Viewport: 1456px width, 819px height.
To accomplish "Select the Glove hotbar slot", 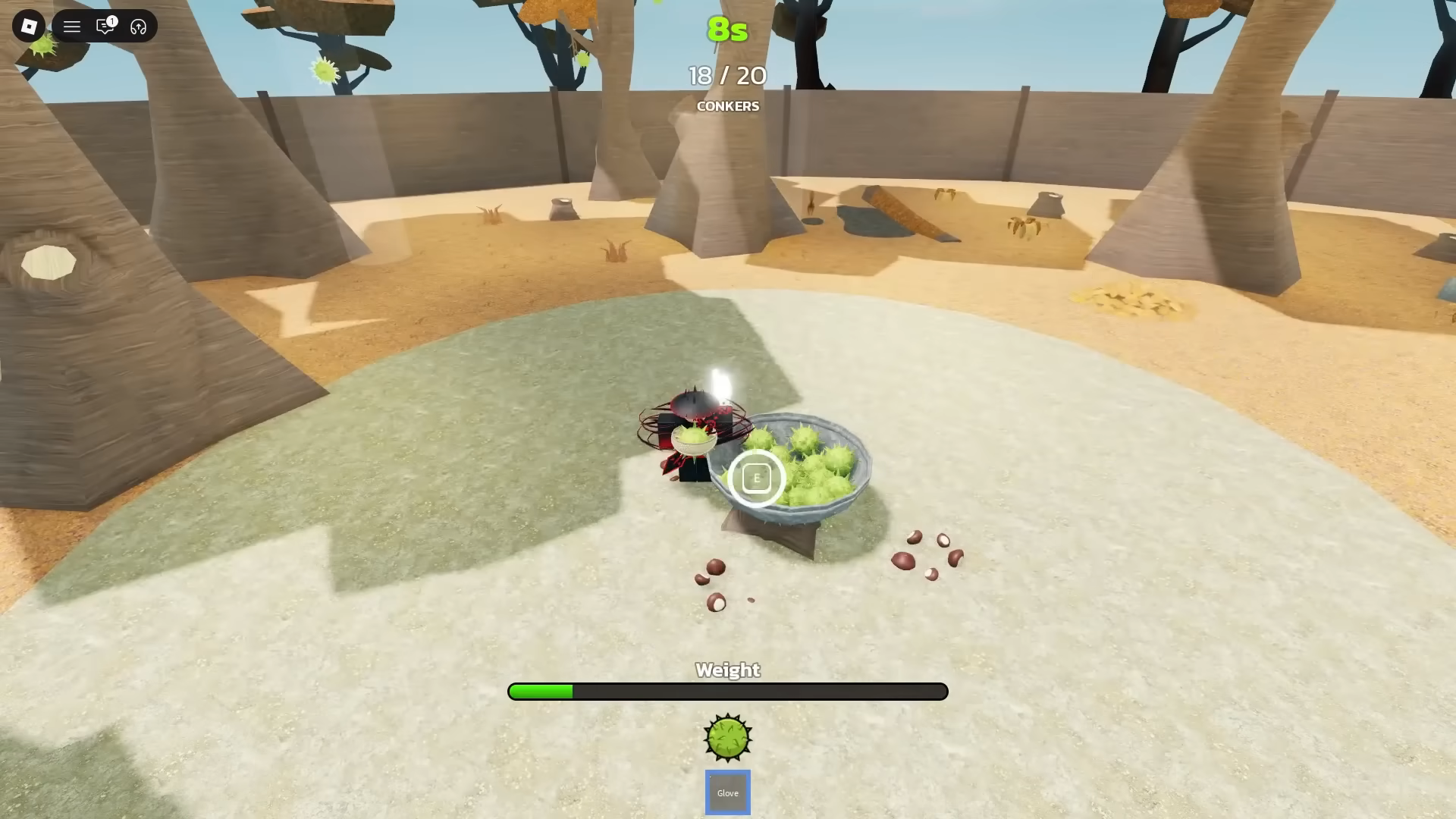I will 727,792.
